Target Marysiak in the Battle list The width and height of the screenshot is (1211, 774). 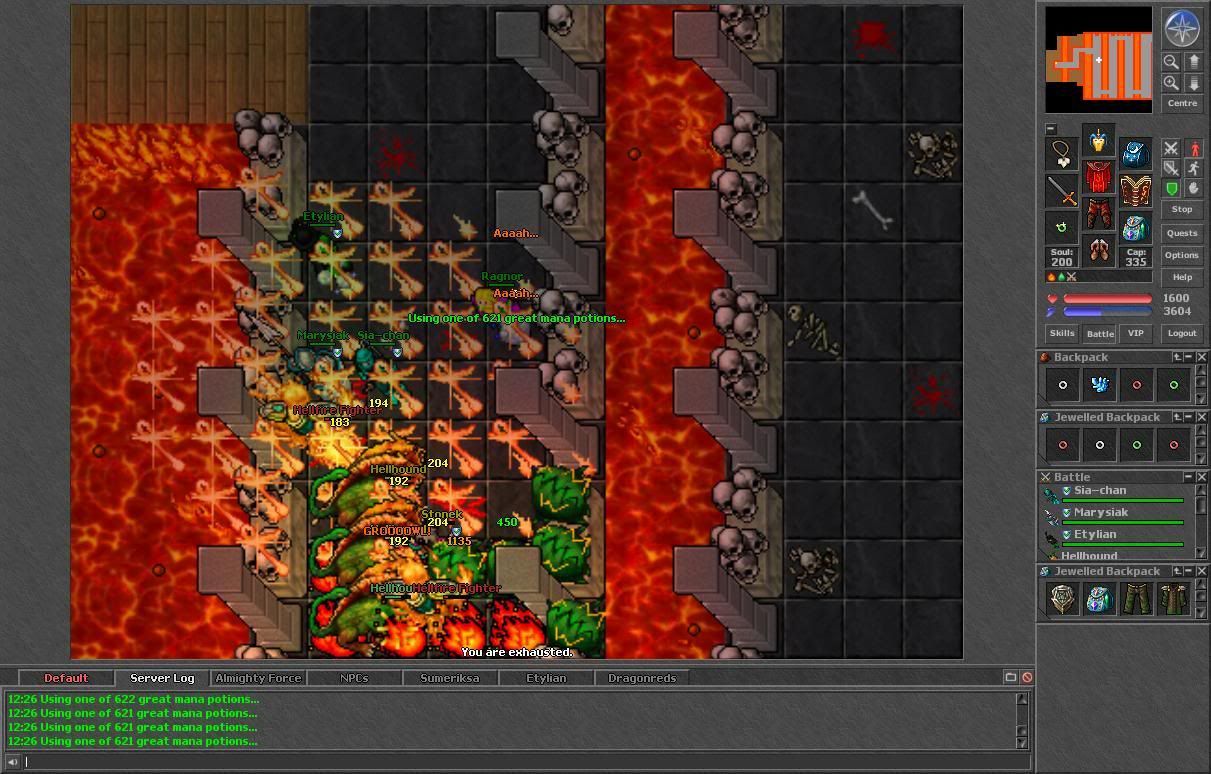coord(1100,513)
